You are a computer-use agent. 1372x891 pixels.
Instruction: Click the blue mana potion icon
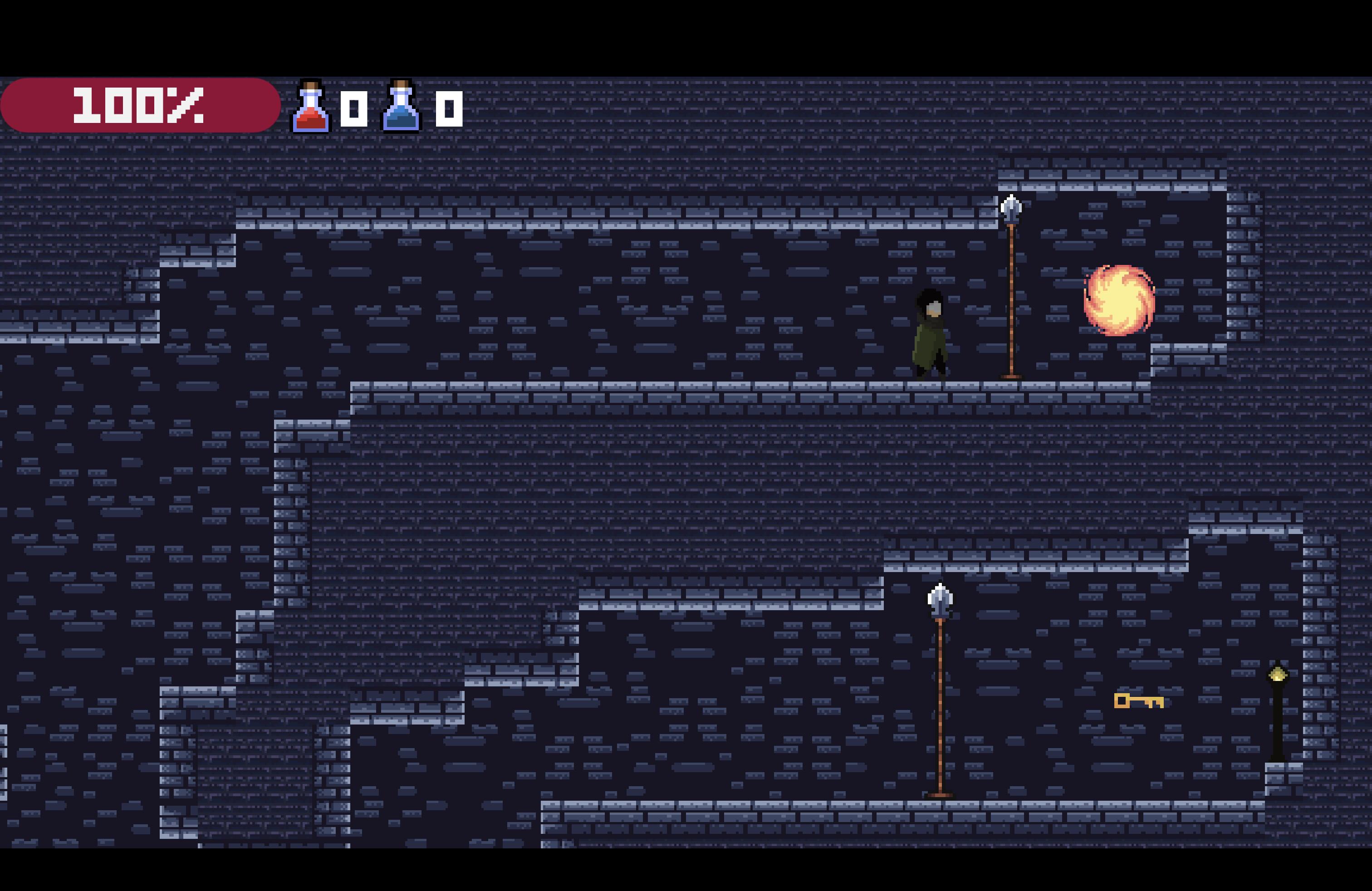(x=401, y=106)
